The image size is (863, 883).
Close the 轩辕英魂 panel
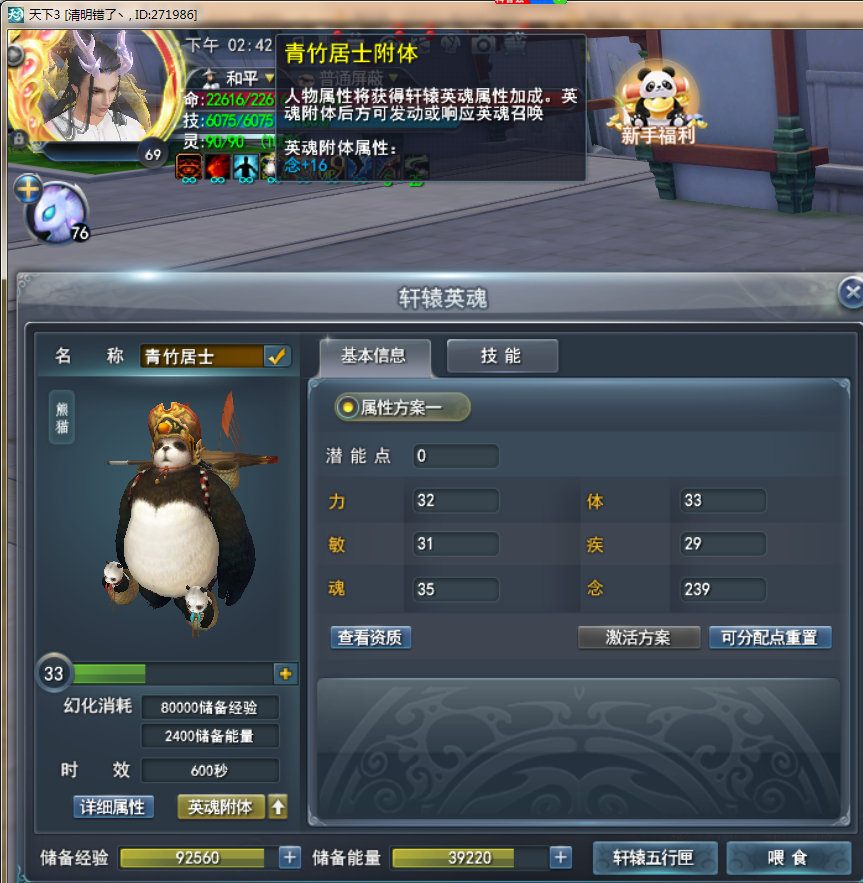pos(851,292)
